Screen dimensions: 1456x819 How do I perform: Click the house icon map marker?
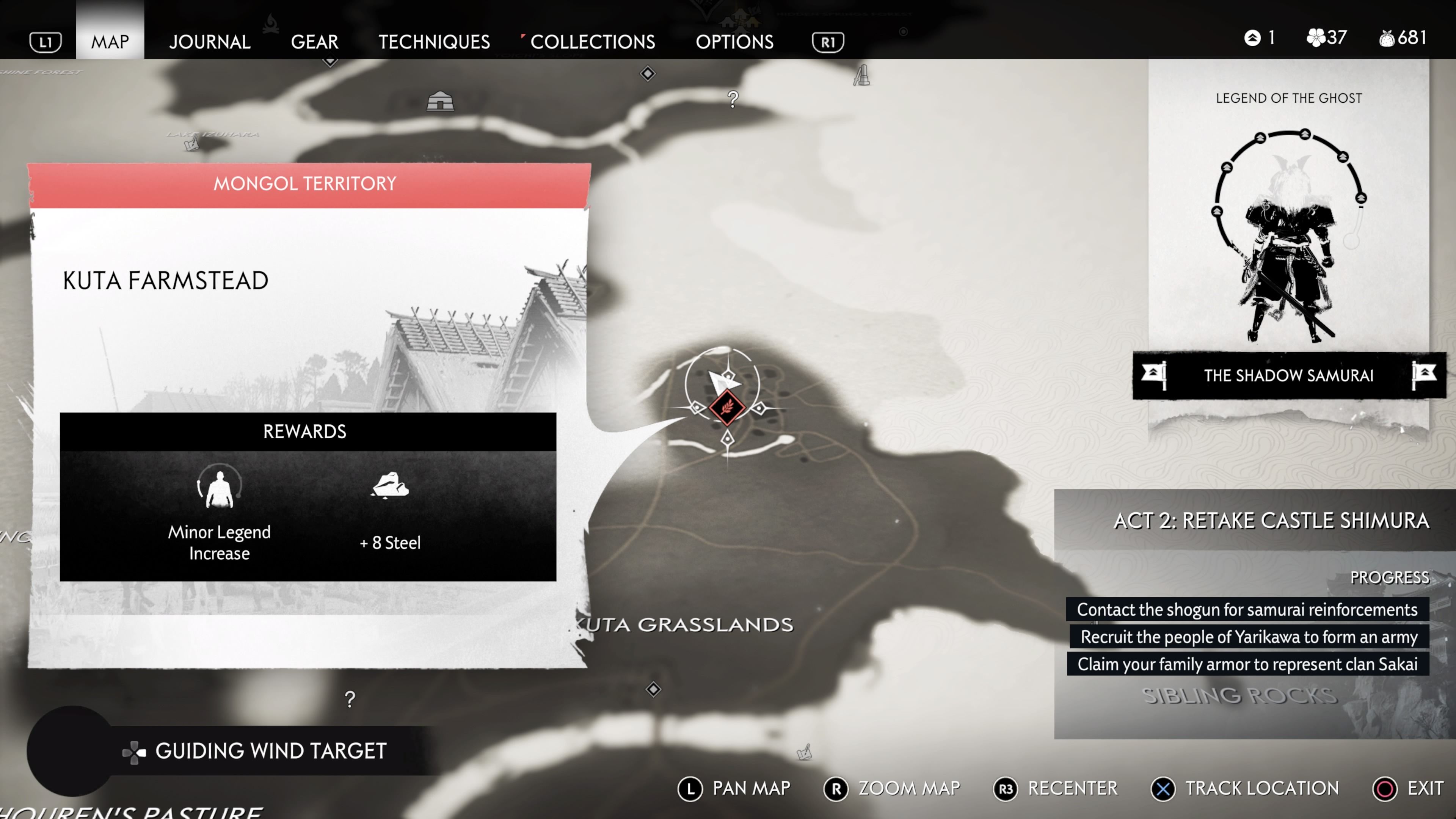(x=440, y=102)
